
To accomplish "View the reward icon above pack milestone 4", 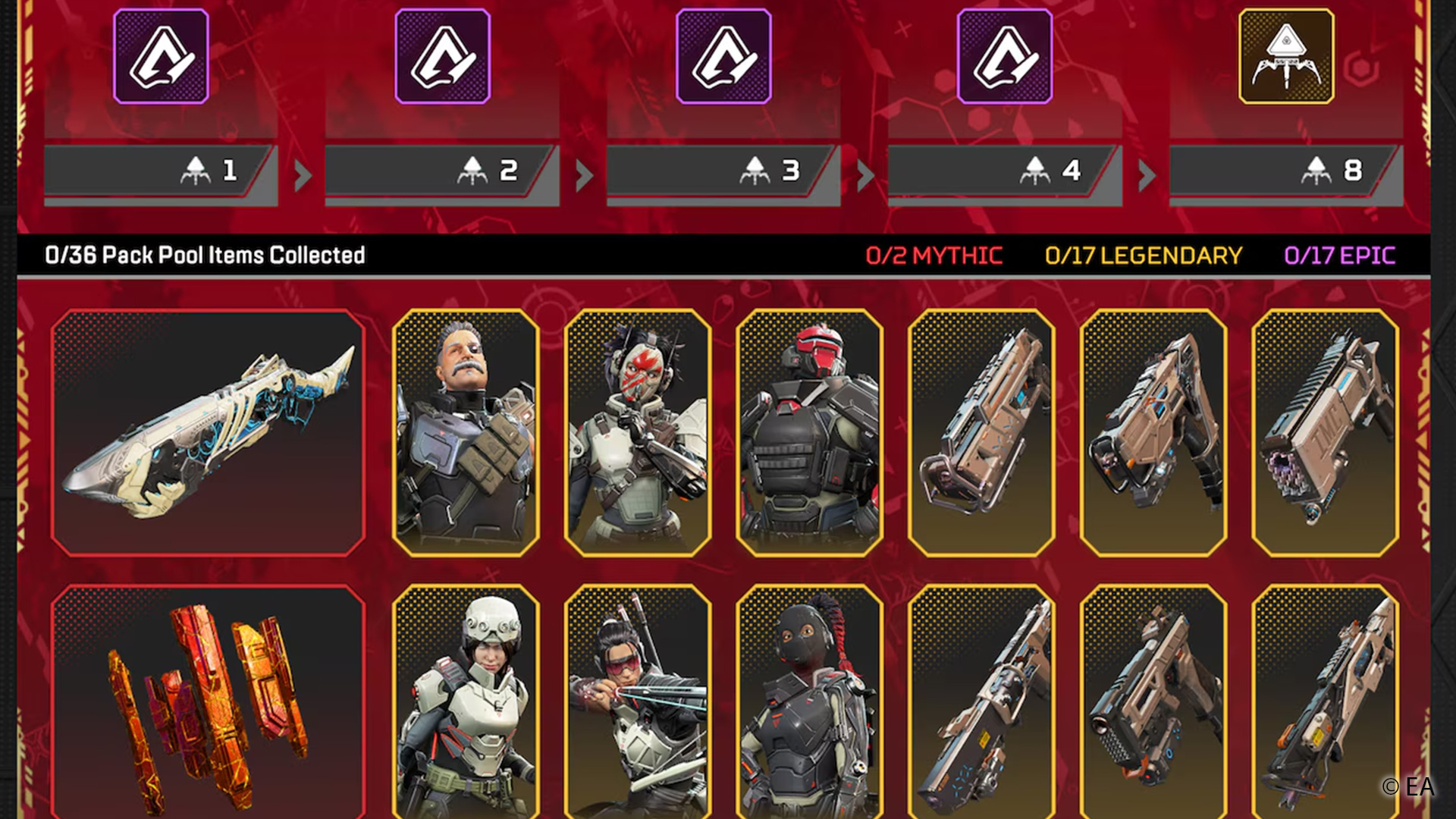I will point(1005,56).
